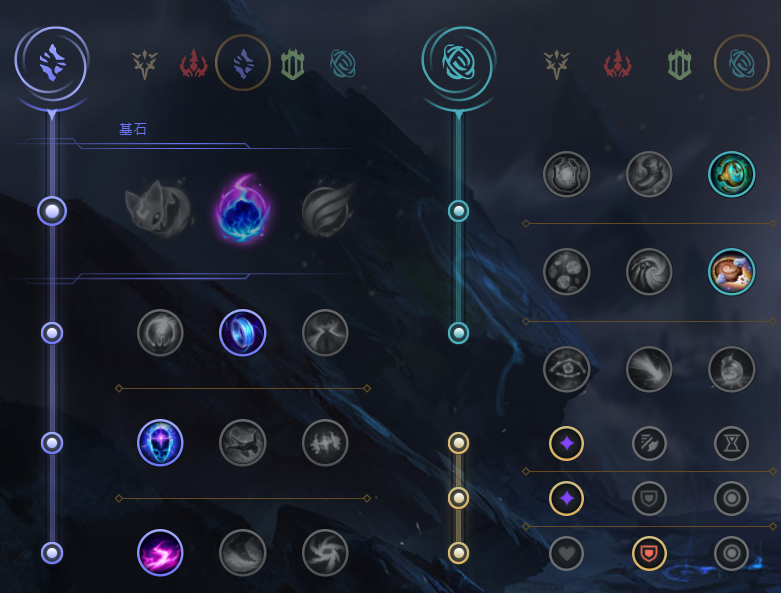Pick the Phase Rush keystone rune
Screen dimensions: 781x593
325,211
